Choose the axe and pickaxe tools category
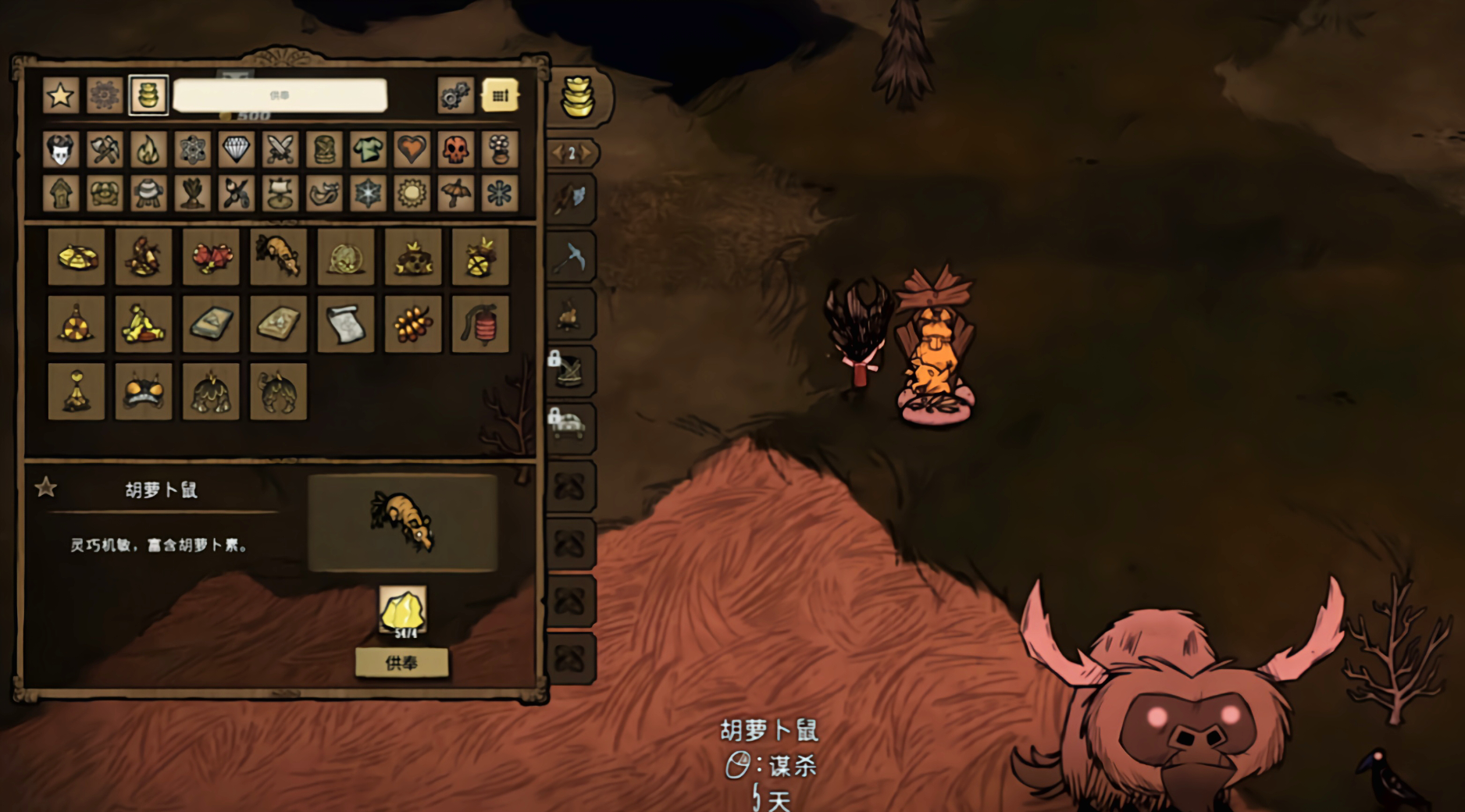This screenshot has width=1465, height=812. tap(105, 149)
